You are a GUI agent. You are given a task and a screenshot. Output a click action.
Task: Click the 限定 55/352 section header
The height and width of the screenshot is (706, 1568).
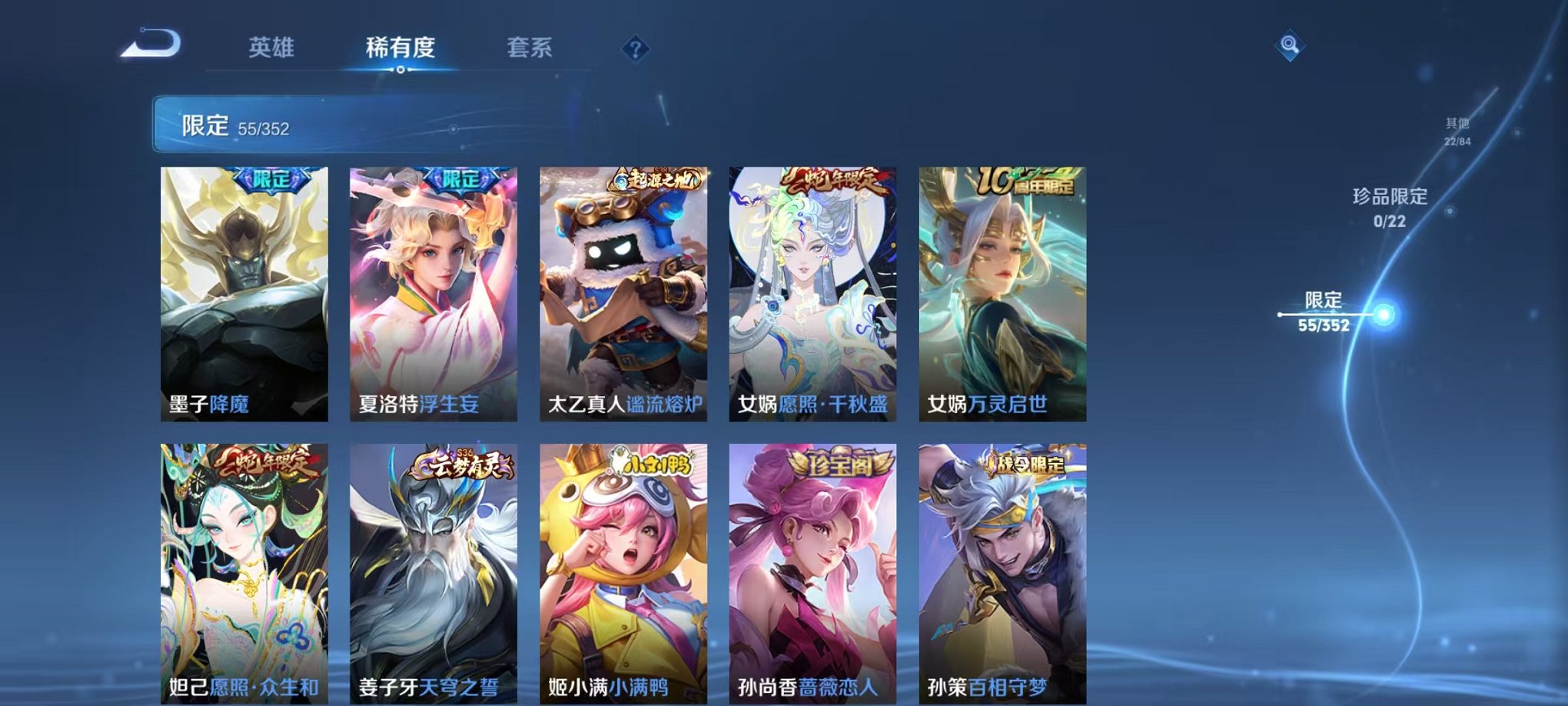238,125
